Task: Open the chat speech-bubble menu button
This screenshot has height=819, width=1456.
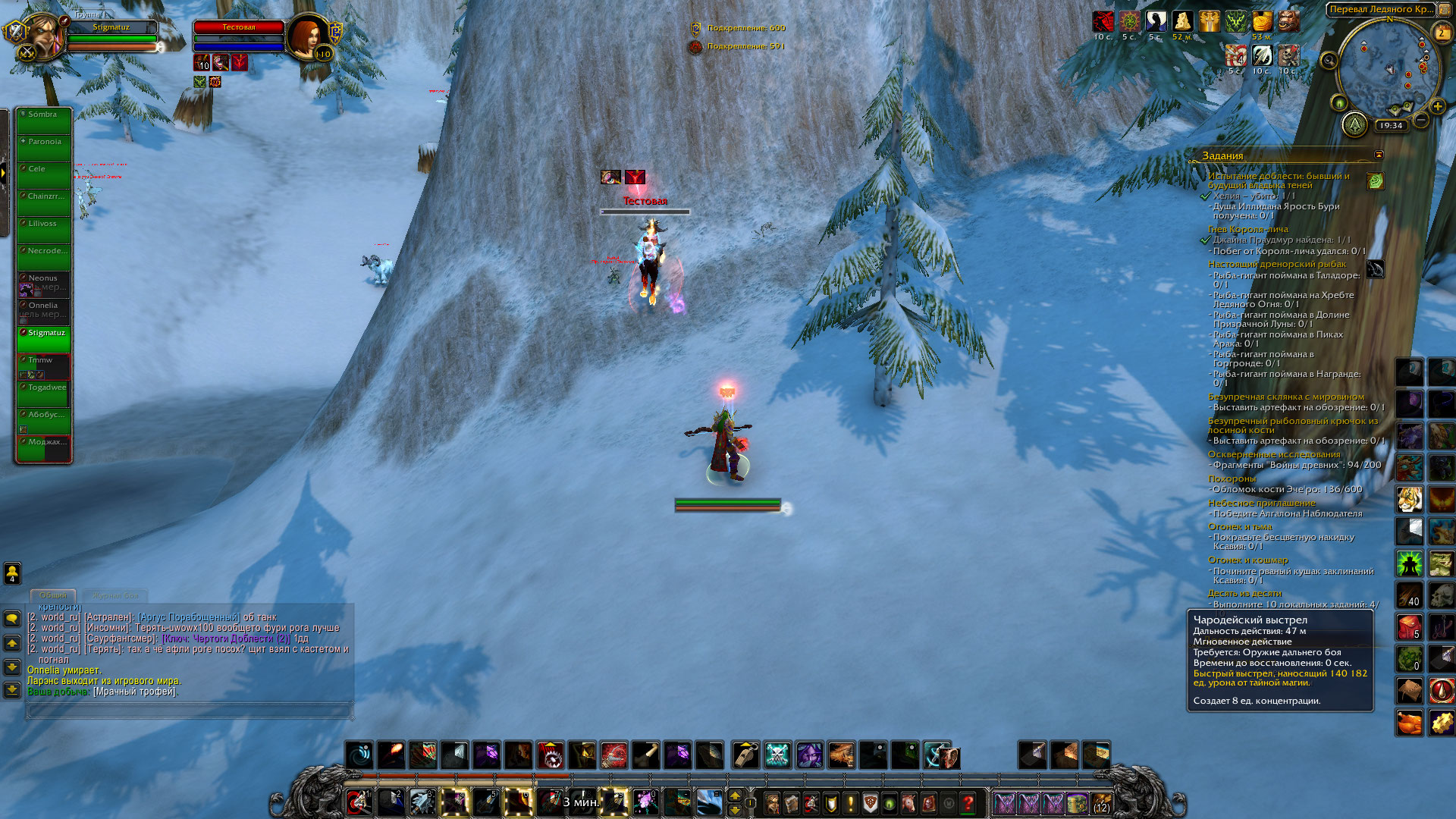Action: pos(12,620)
